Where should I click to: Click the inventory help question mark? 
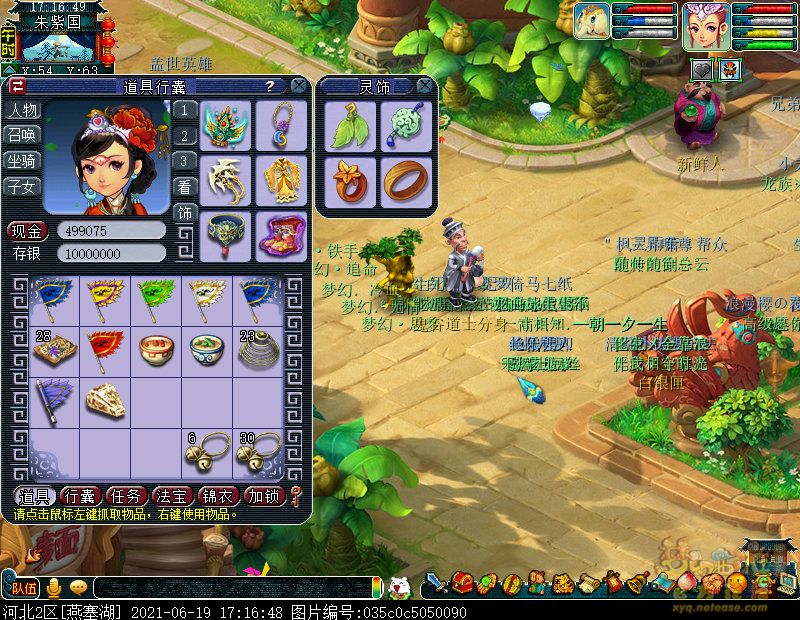click(270, 87)
